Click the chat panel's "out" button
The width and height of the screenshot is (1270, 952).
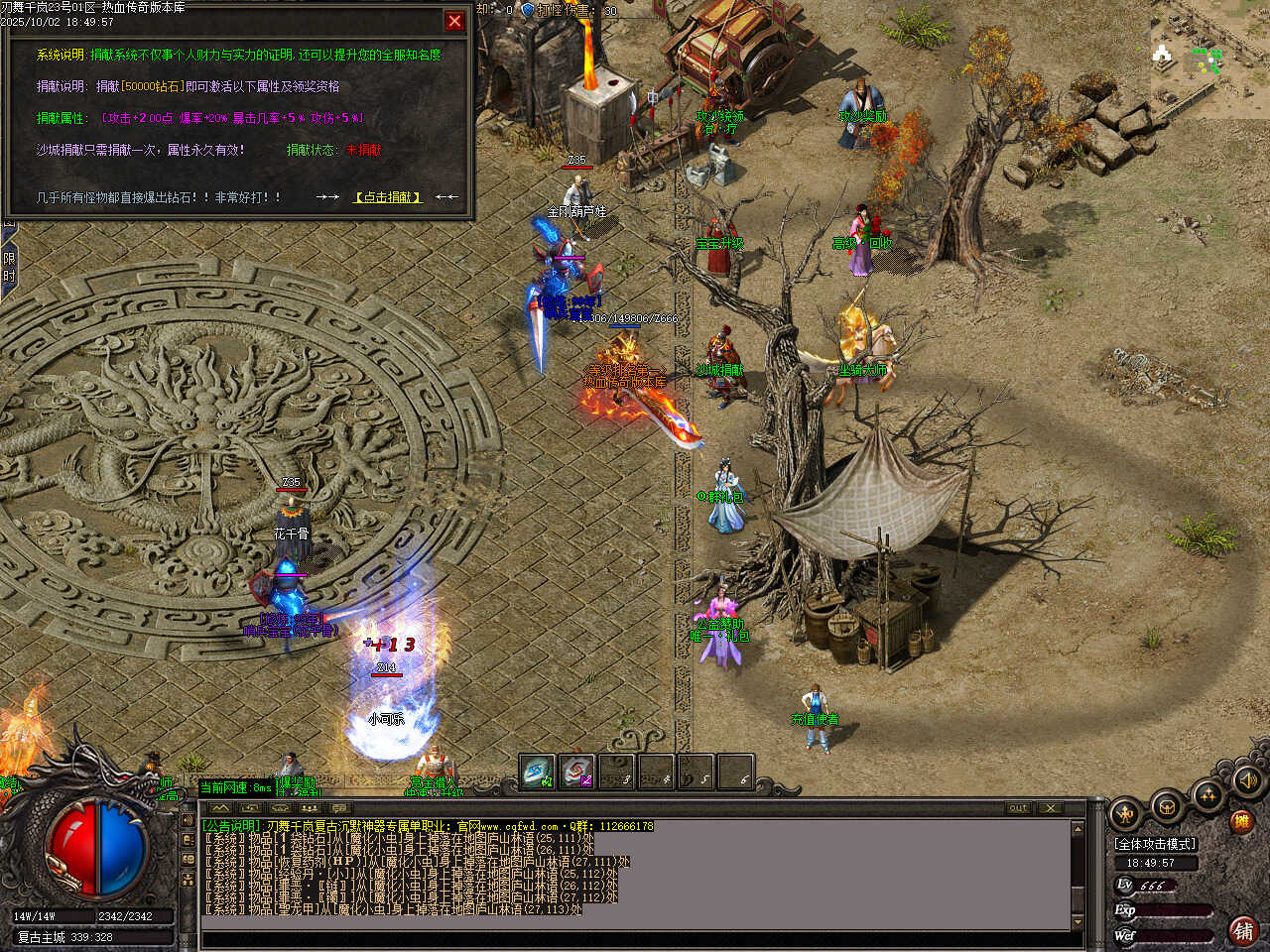pyautogui.click(x=1018, y=808)
